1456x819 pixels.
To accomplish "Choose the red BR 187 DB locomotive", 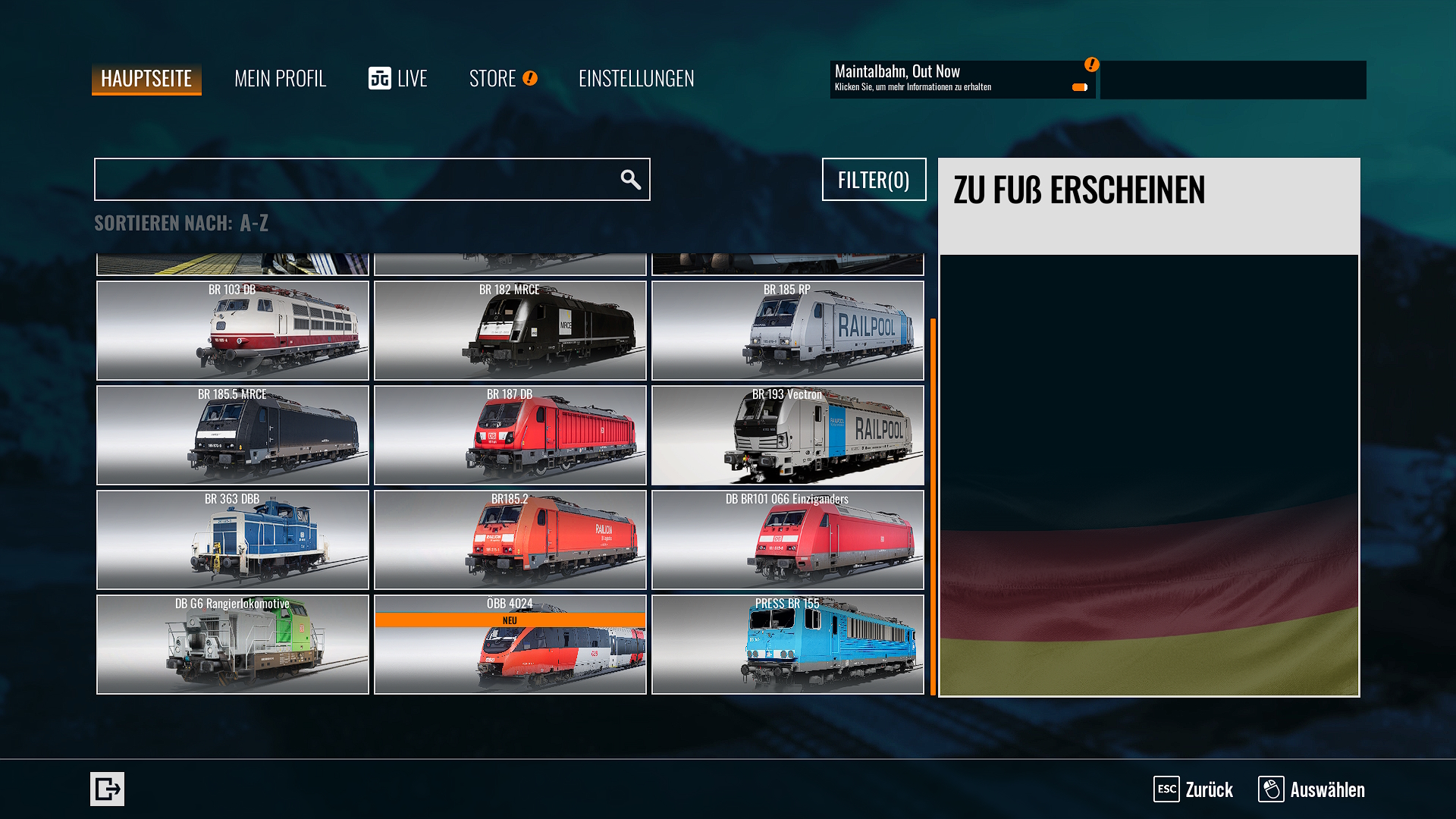I will [x=510, y=435].
